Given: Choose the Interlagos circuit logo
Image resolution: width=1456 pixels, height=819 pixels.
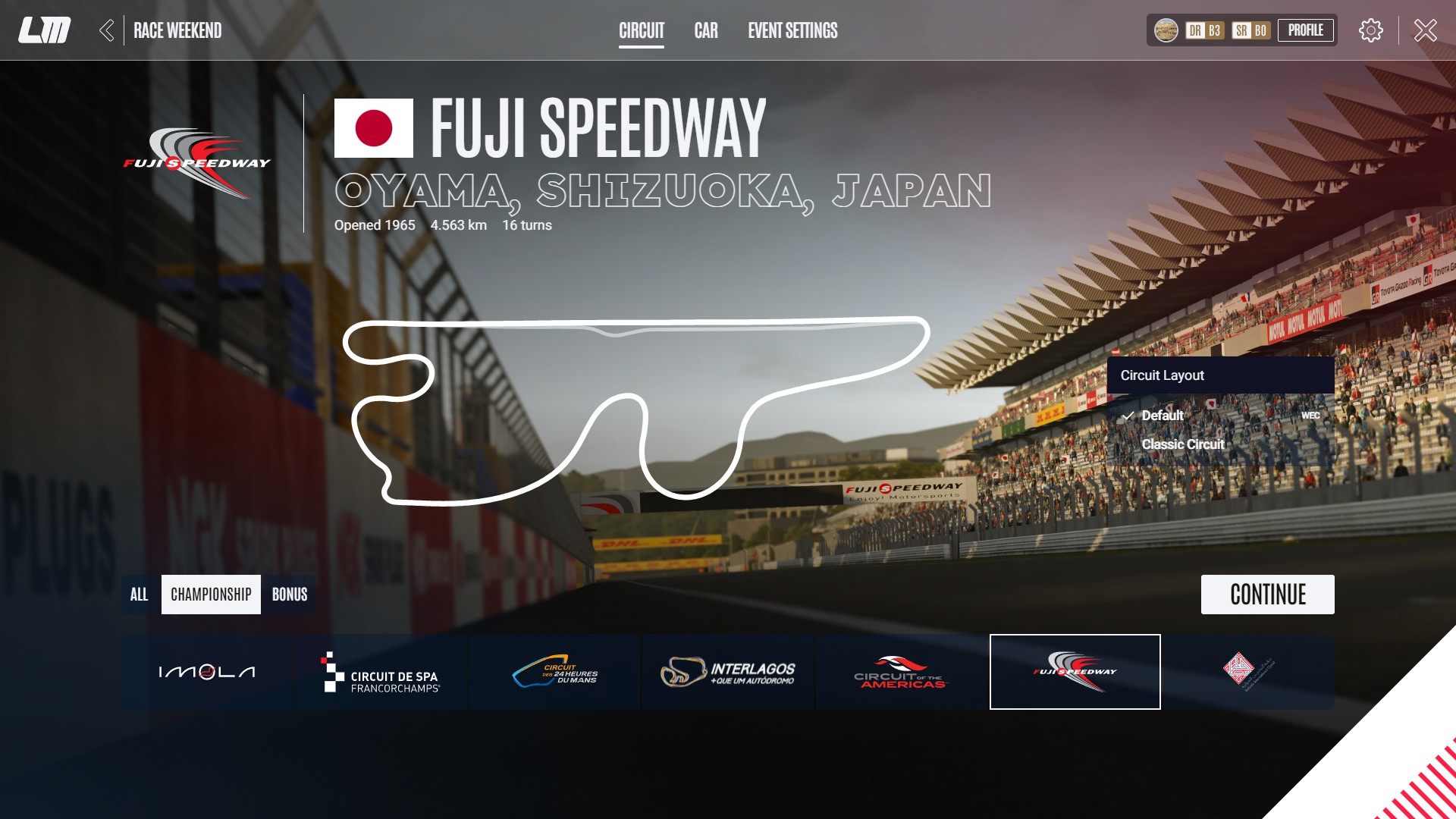Looking at the screenshot, I should 726,671.
